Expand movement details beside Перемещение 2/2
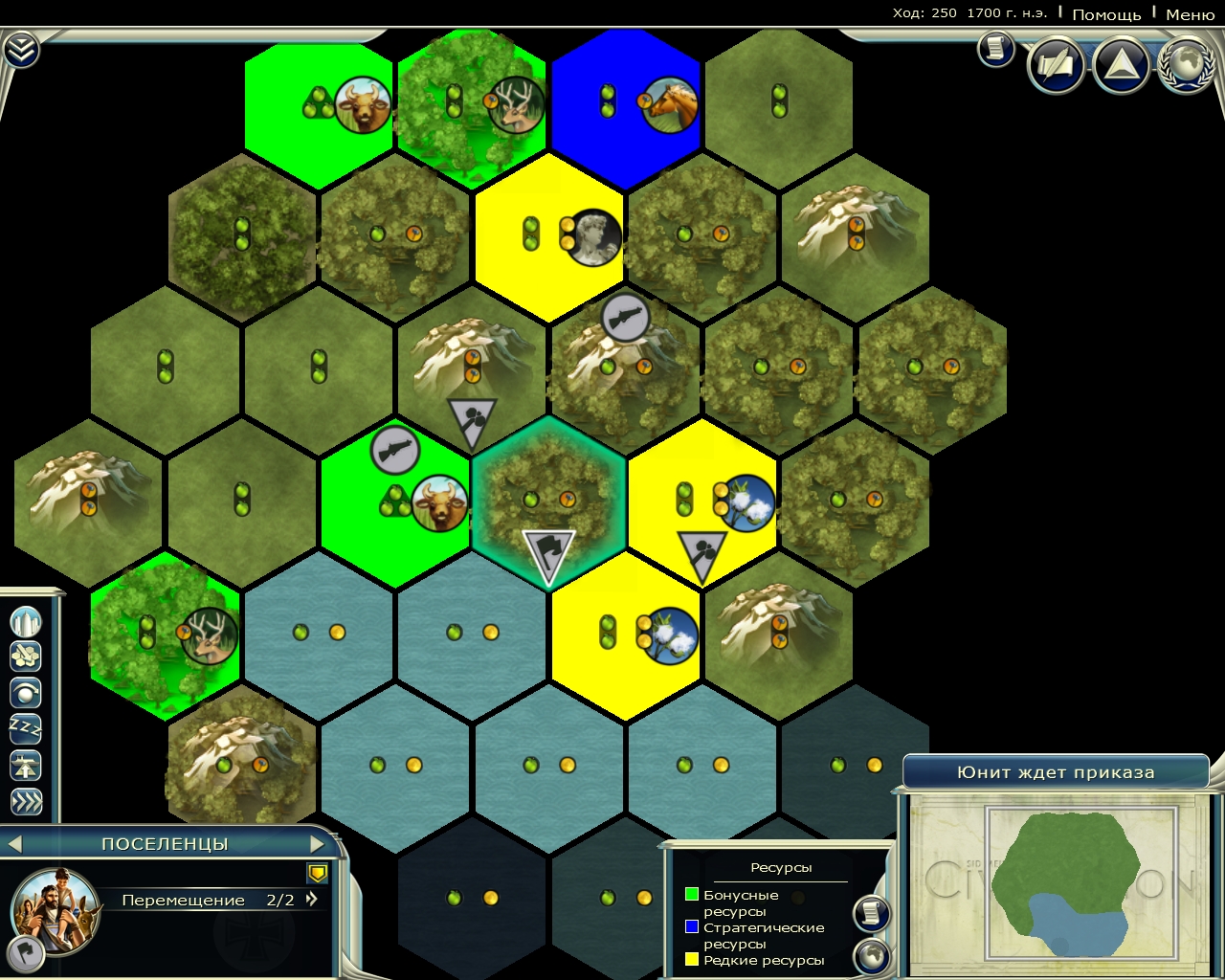The height and width of the screenshot is (980, 1225). (x=309, y=900)
